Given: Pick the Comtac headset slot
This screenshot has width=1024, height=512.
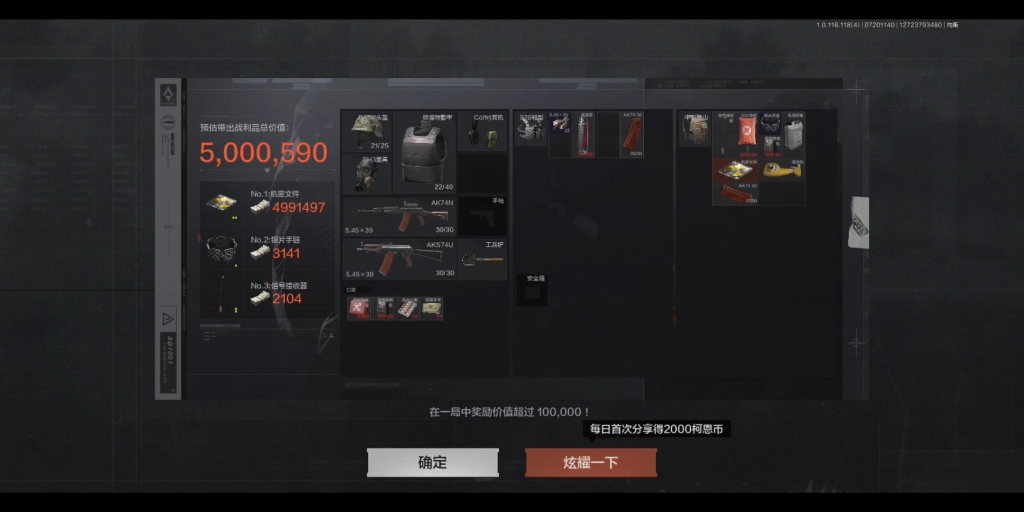Looking at the screenshot, I should 482,131.
